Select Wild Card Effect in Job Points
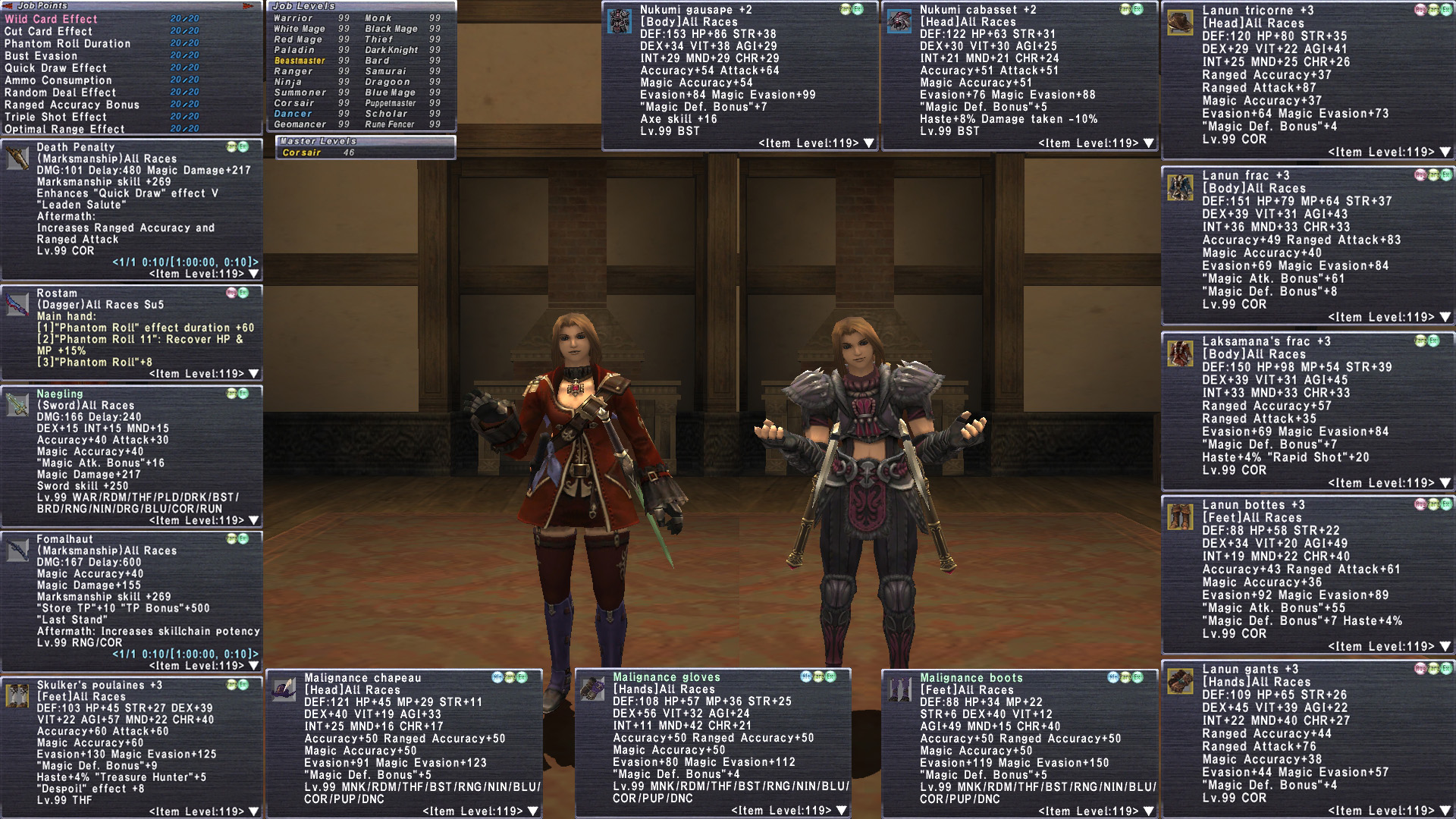Screen dimensions: 1456x819 tap(51, 19)
